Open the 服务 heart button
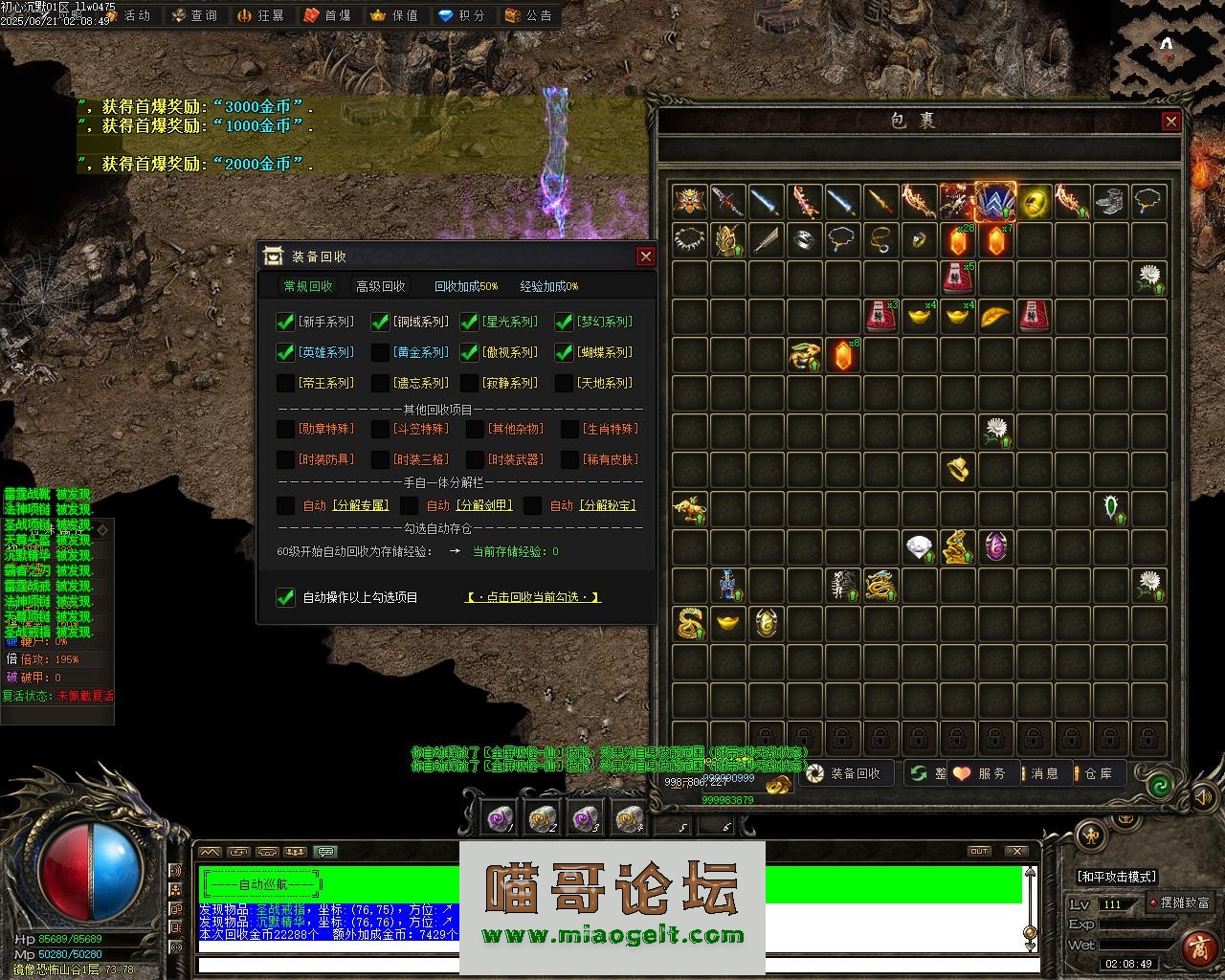Image resolution: width=1225 pixels, height=980 pixels. (979, 773)
